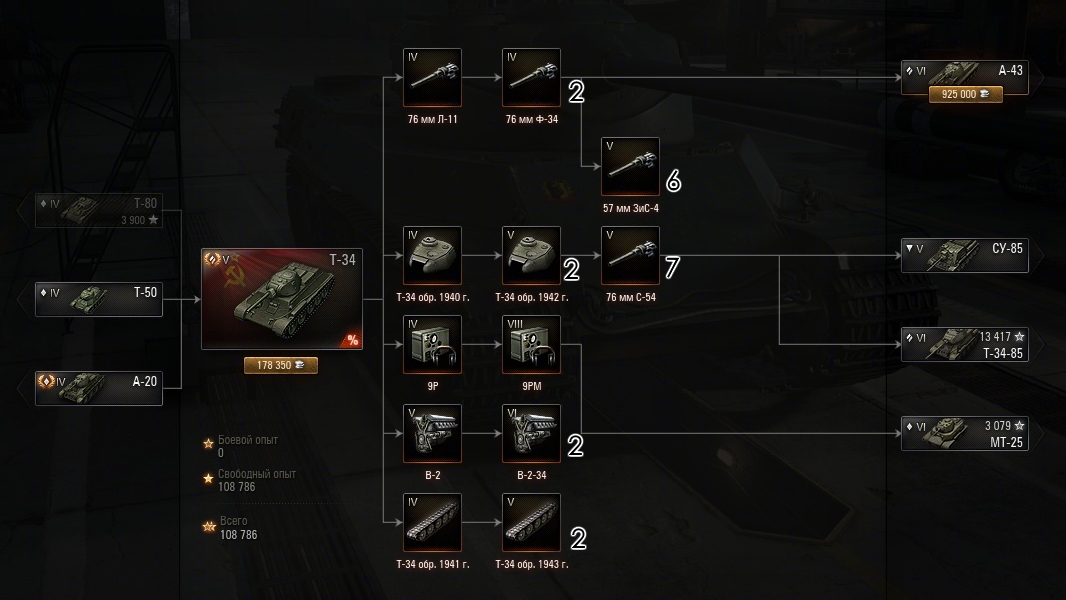Select the MT-25 light tank node
The width and height of the screenshot is (1066, 600).
(x=964, y=433)
